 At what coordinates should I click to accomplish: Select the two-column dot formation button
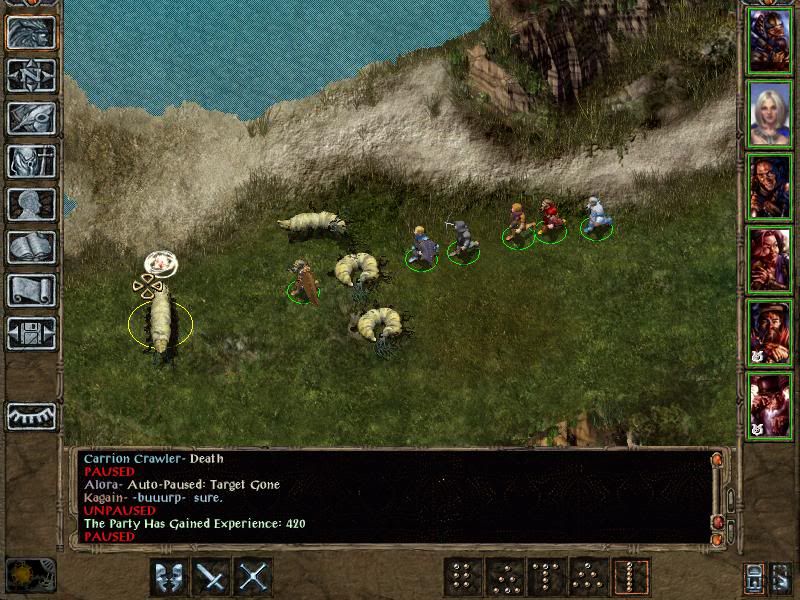462,576
